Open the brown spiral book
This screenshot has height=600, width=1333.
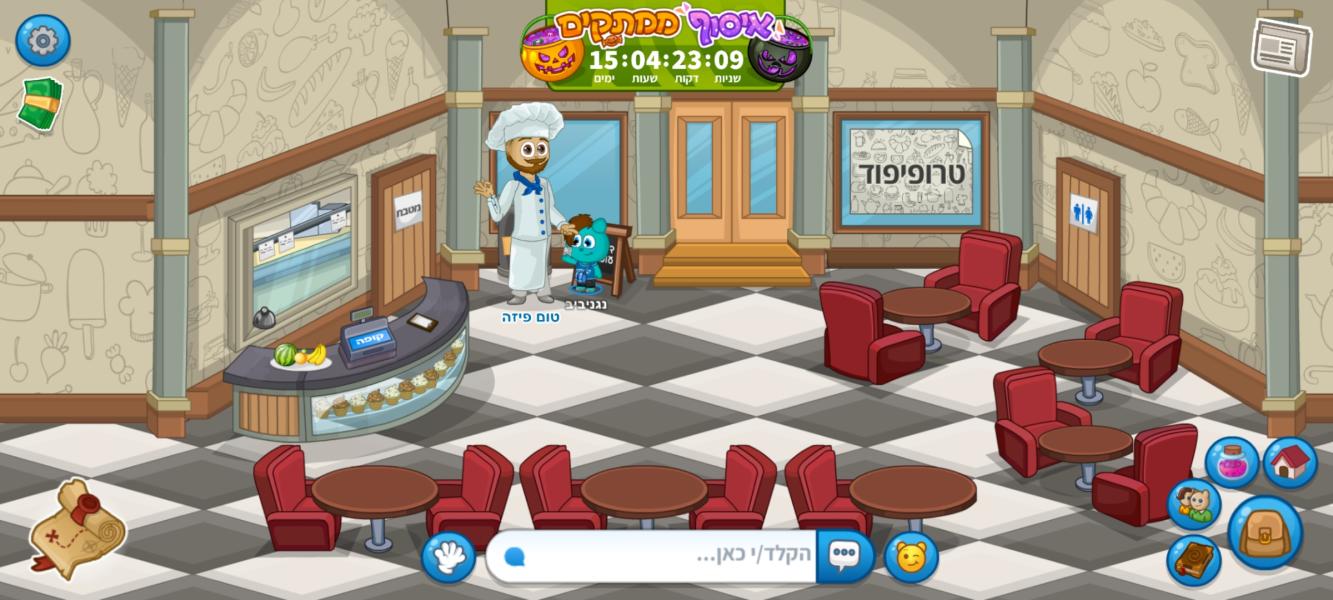pos(1193,560)
